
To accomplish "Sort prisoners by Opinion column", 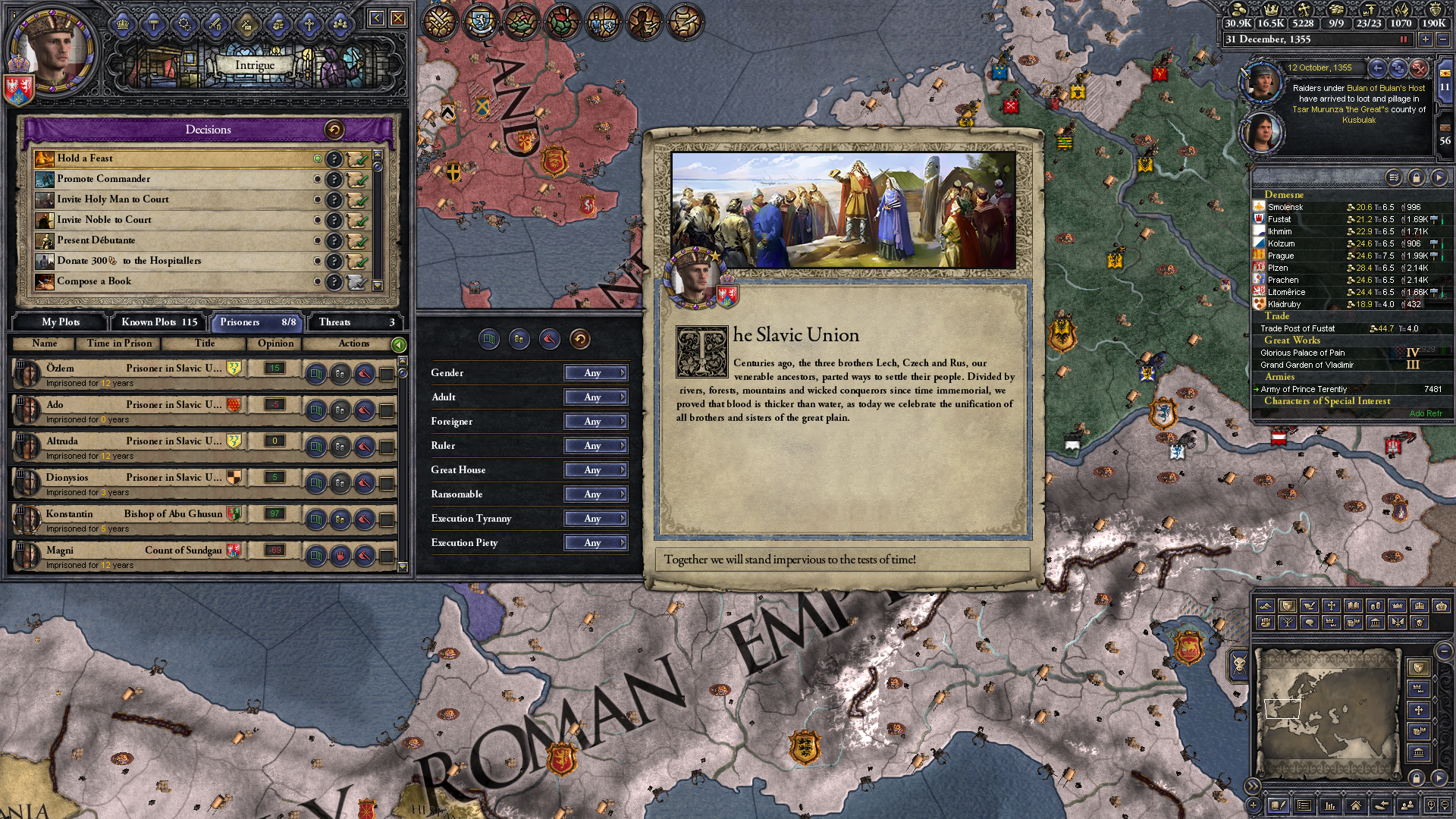I will pyautogui.click(x=275, y=344).
